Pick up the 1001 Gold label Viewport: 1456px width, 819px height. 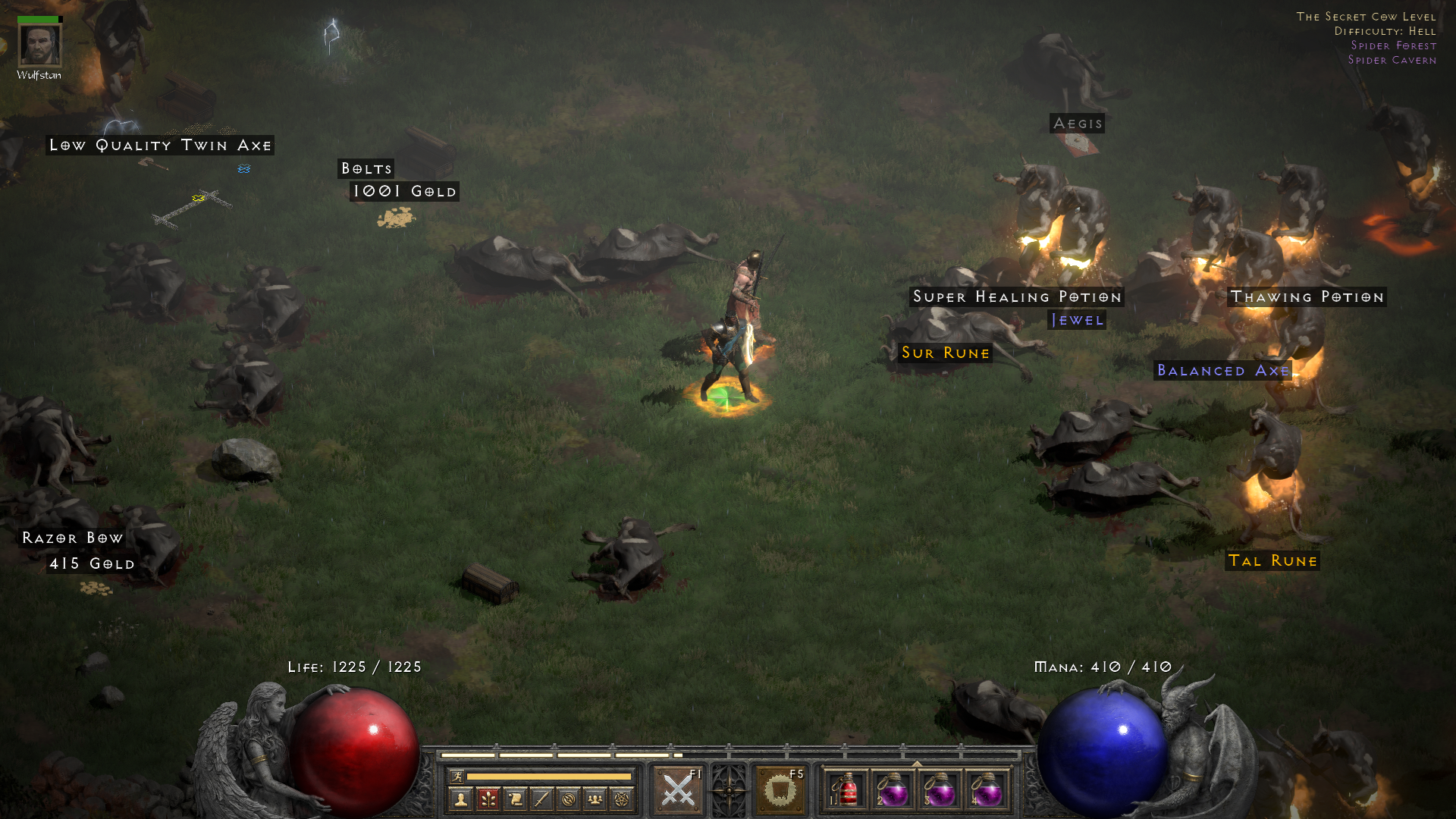405,191
